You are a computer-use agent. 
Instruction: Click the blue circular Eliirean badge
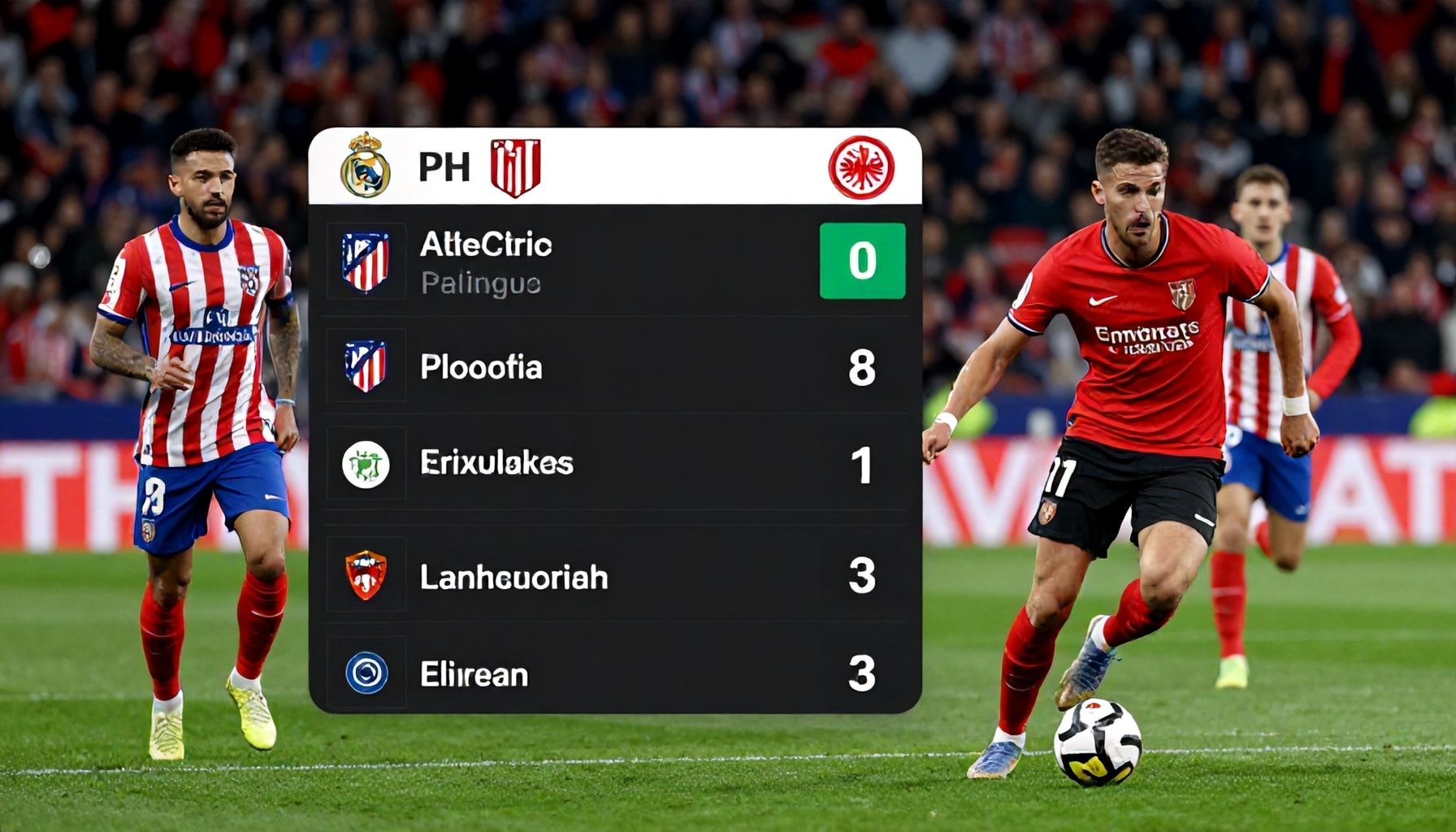coord(366,674)
